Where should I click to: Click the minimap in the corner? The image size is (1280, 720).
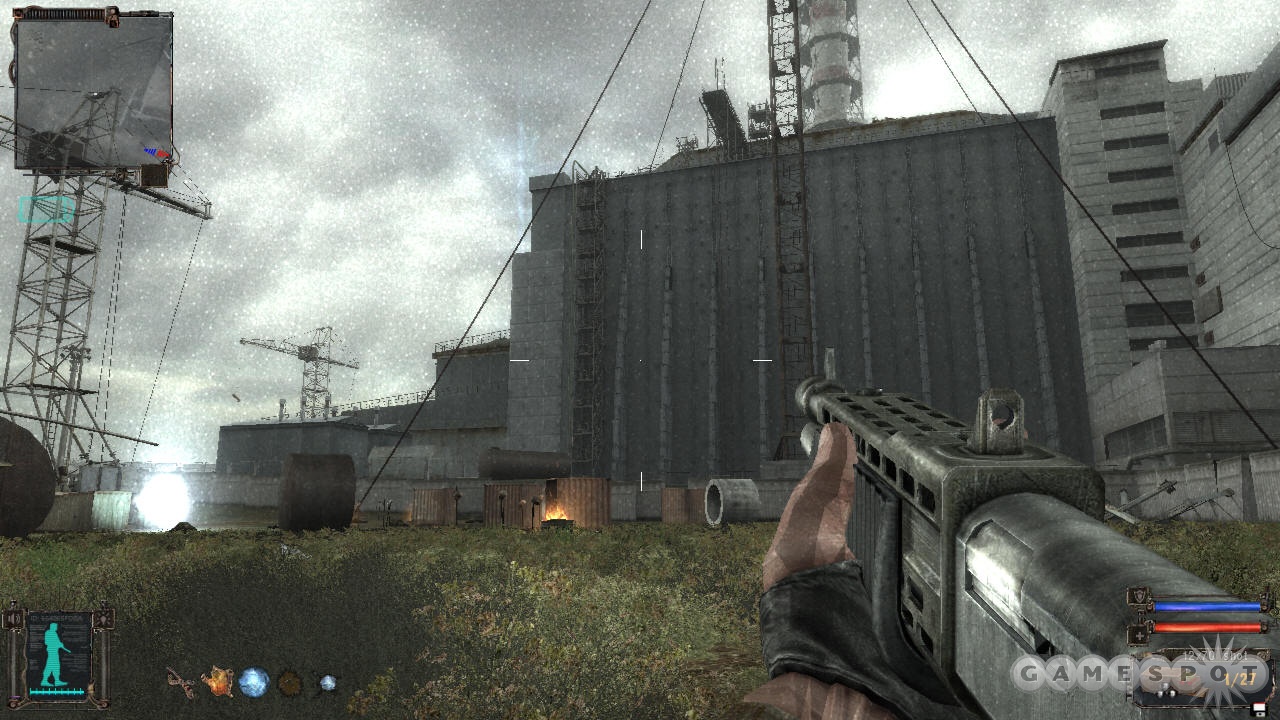pyautogui.click(x=93, y=90)
